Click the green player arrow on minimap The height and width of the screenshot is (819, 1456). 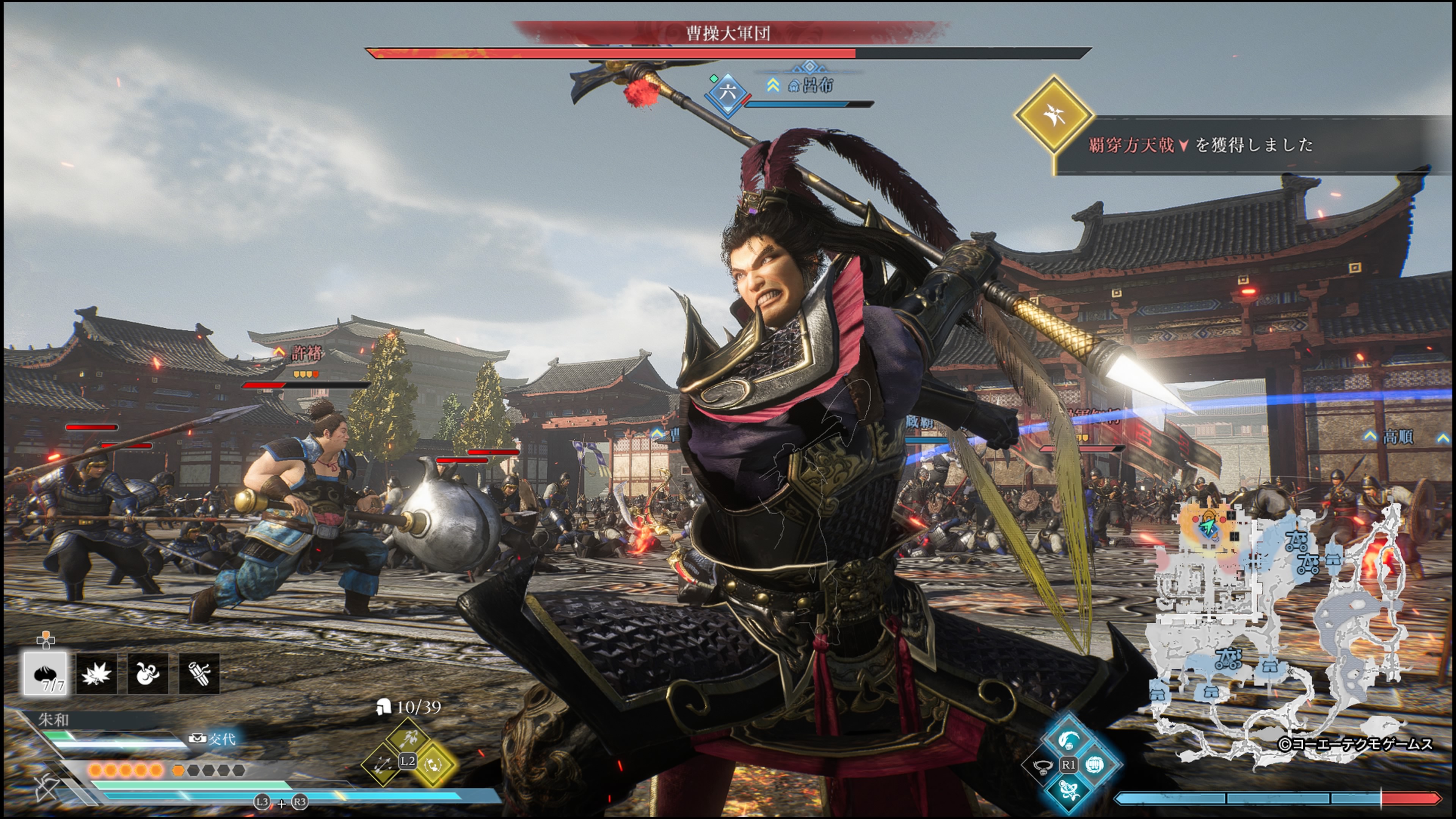(x=1208, y=527)
